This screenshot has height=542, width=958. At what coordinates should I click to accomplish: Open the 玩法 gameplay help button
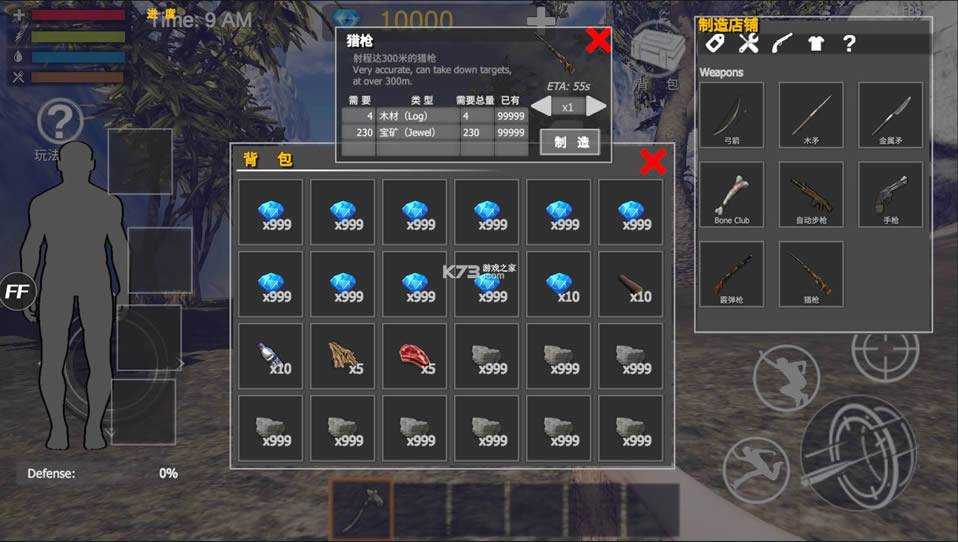click(x=58, y=130)
